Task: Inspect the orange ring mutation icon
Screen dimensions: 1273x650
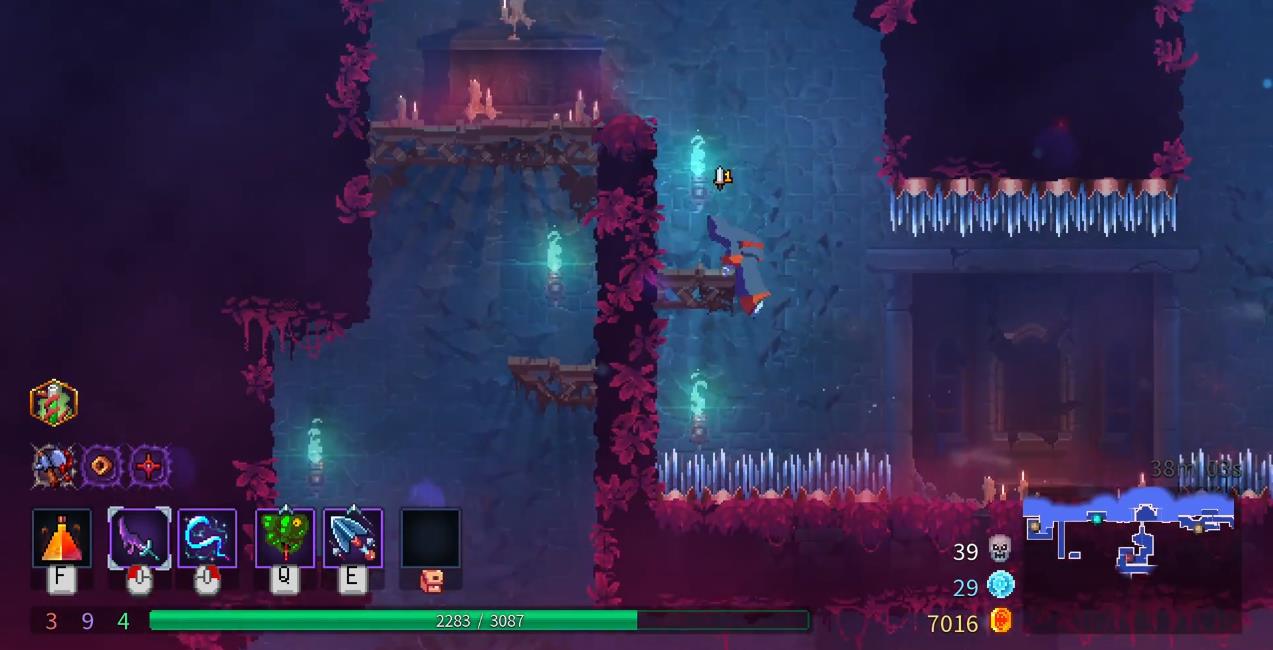Action: pos(102,466)
